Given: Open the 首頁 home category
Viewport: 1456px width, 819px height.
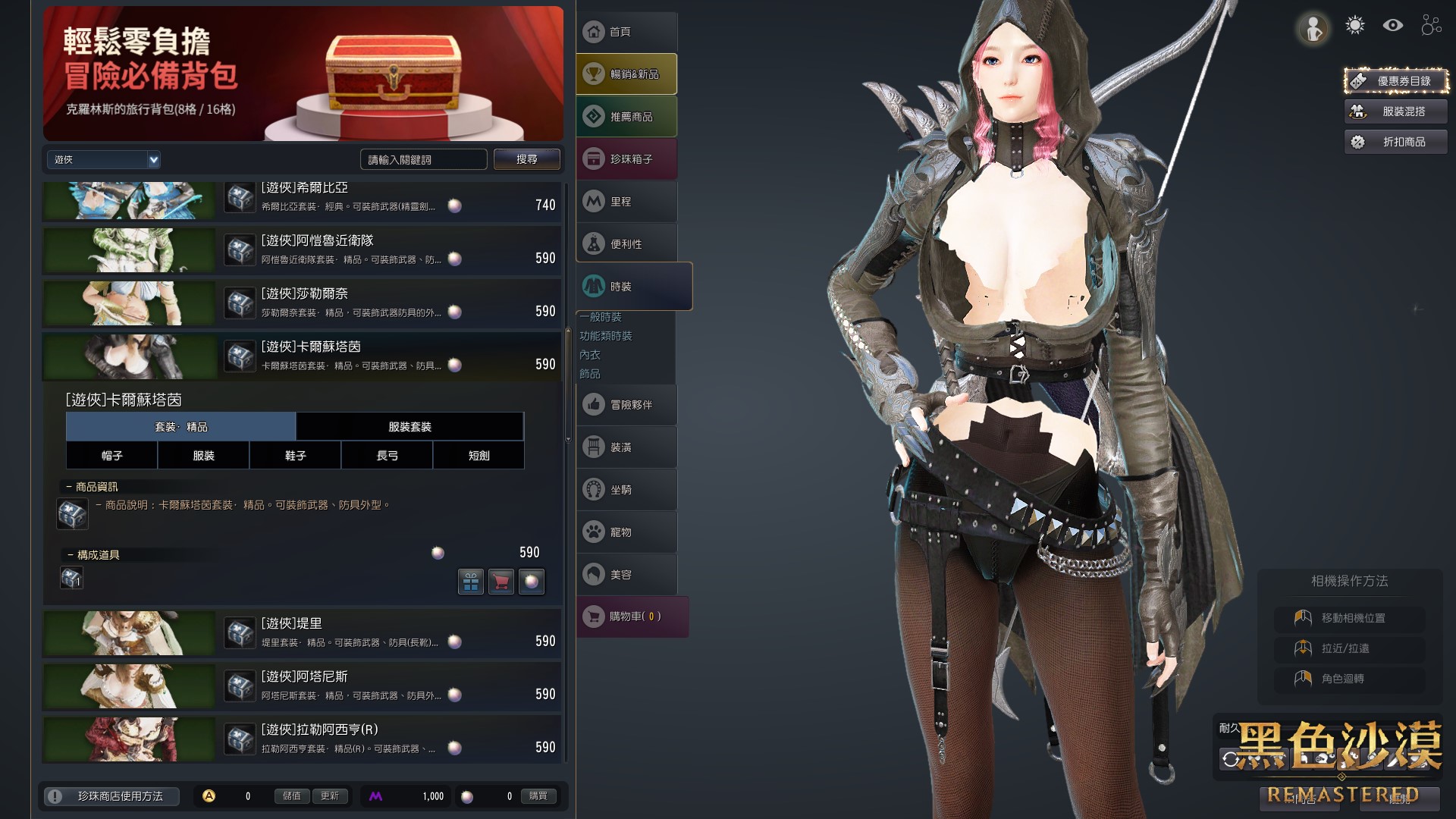Looking at the screenshot, I should point(626,32).
